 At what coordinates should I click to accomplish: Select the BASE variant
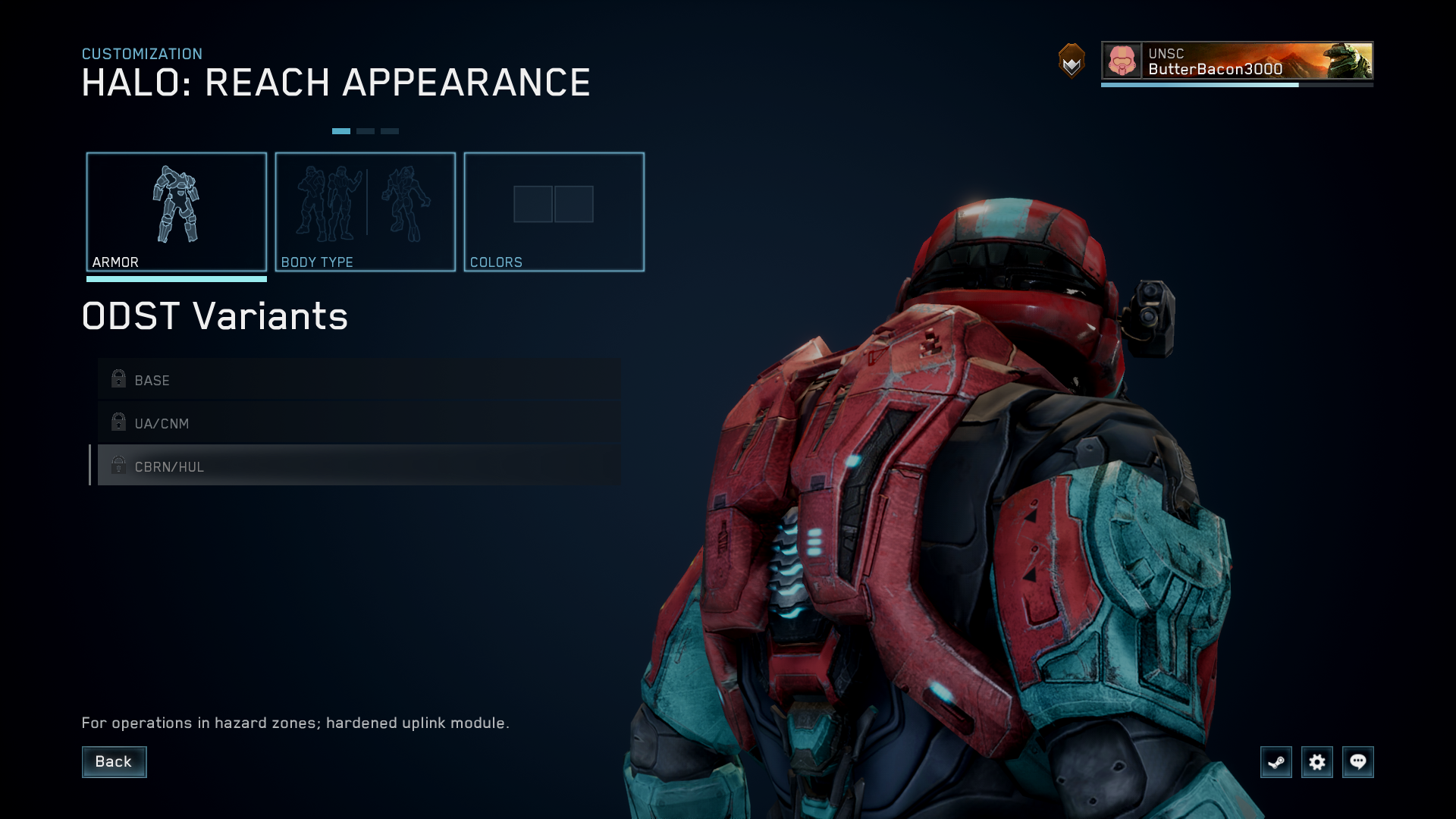click(x=303, y=379)
